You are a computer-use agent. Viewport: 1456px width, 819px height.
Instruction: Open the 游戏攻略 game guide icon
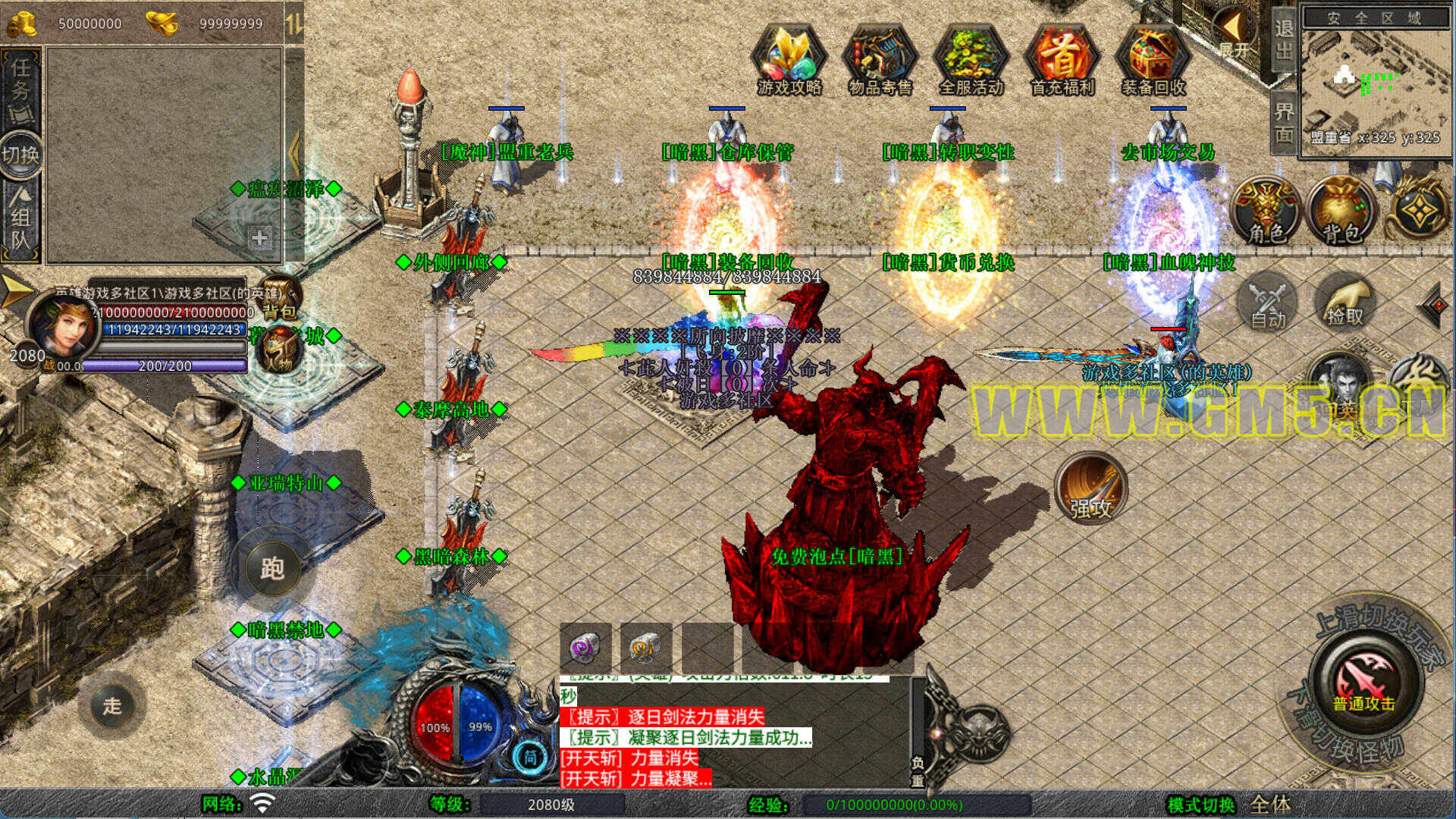point(789,61)
